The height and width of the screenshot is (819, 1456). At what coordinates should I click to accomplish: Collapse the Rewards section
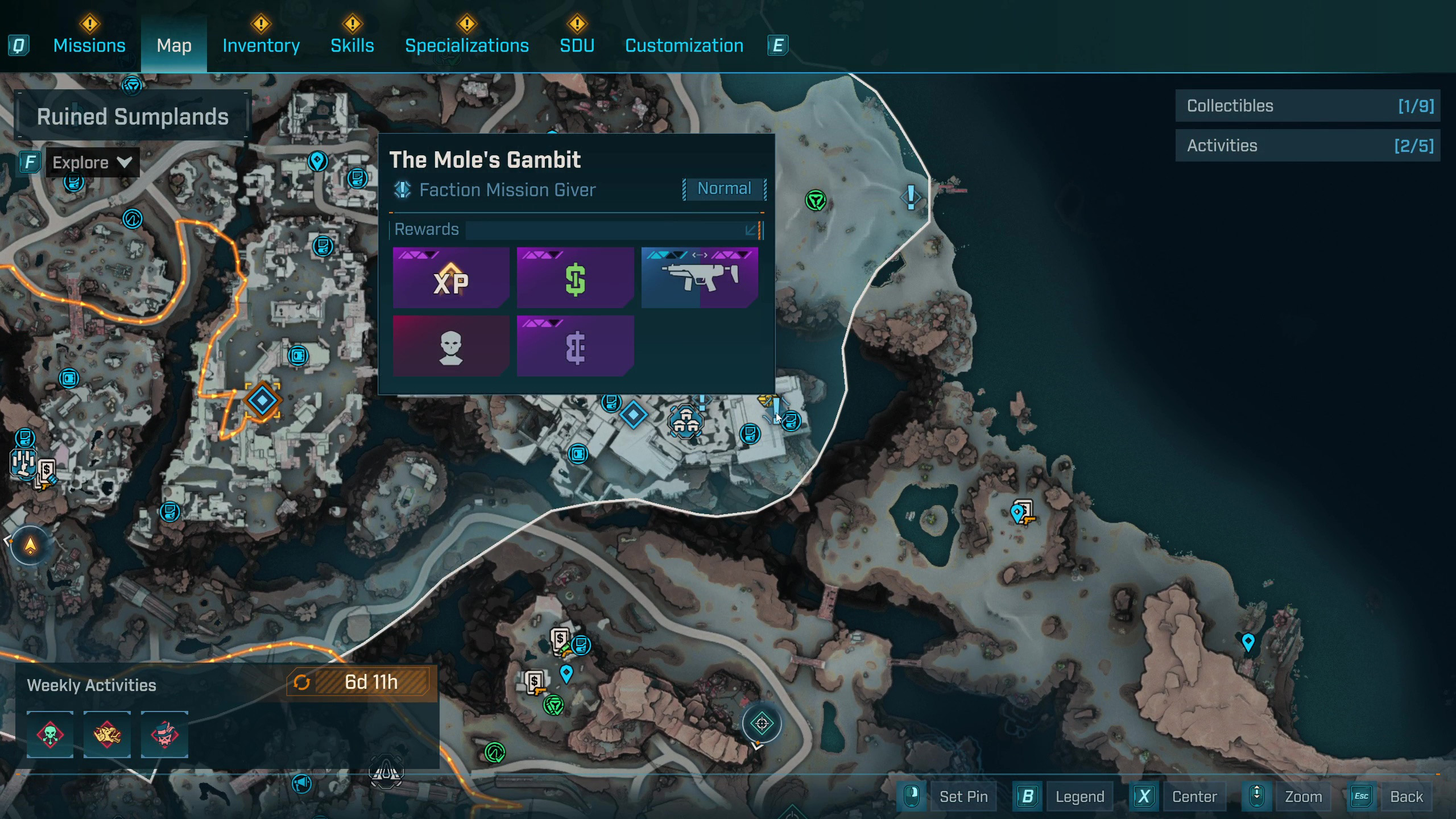coord(751,230)
